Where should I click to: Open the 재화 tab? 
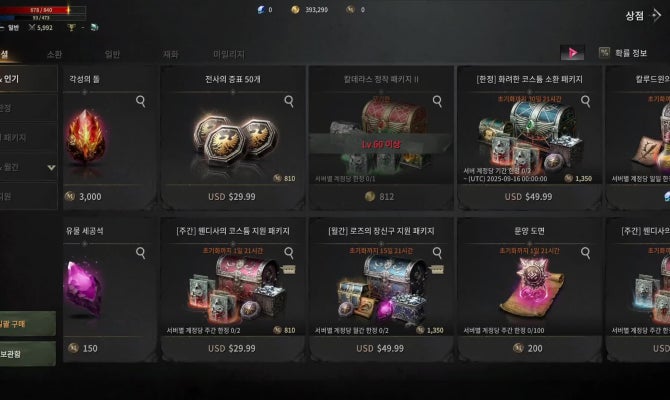tap(170, 54)
